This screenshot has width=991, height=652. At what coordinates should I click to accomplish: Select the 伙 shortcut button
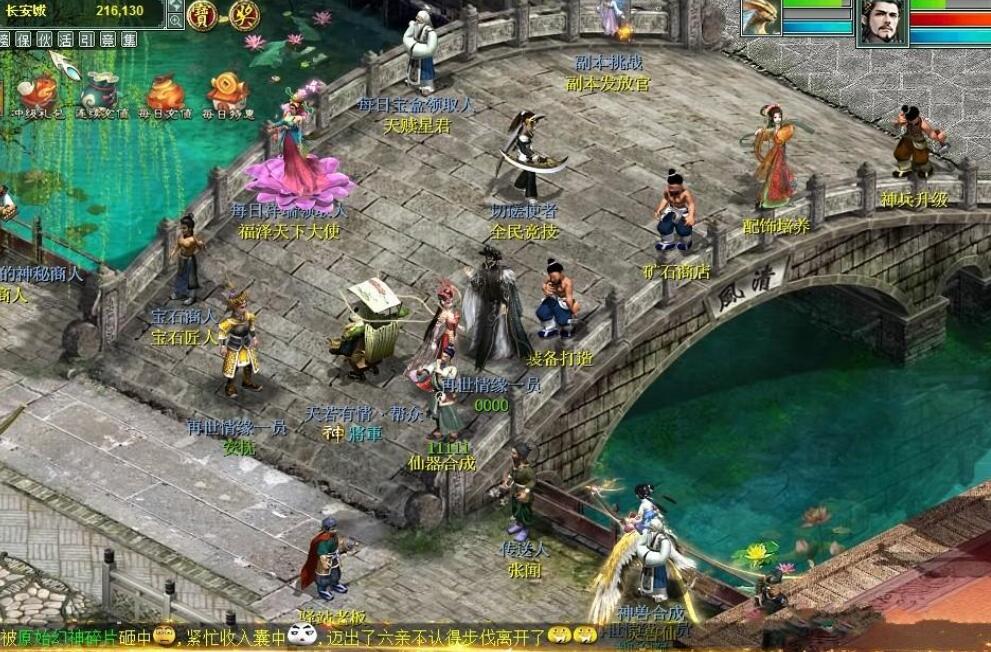pyautogui.click(x=47, y=40)
